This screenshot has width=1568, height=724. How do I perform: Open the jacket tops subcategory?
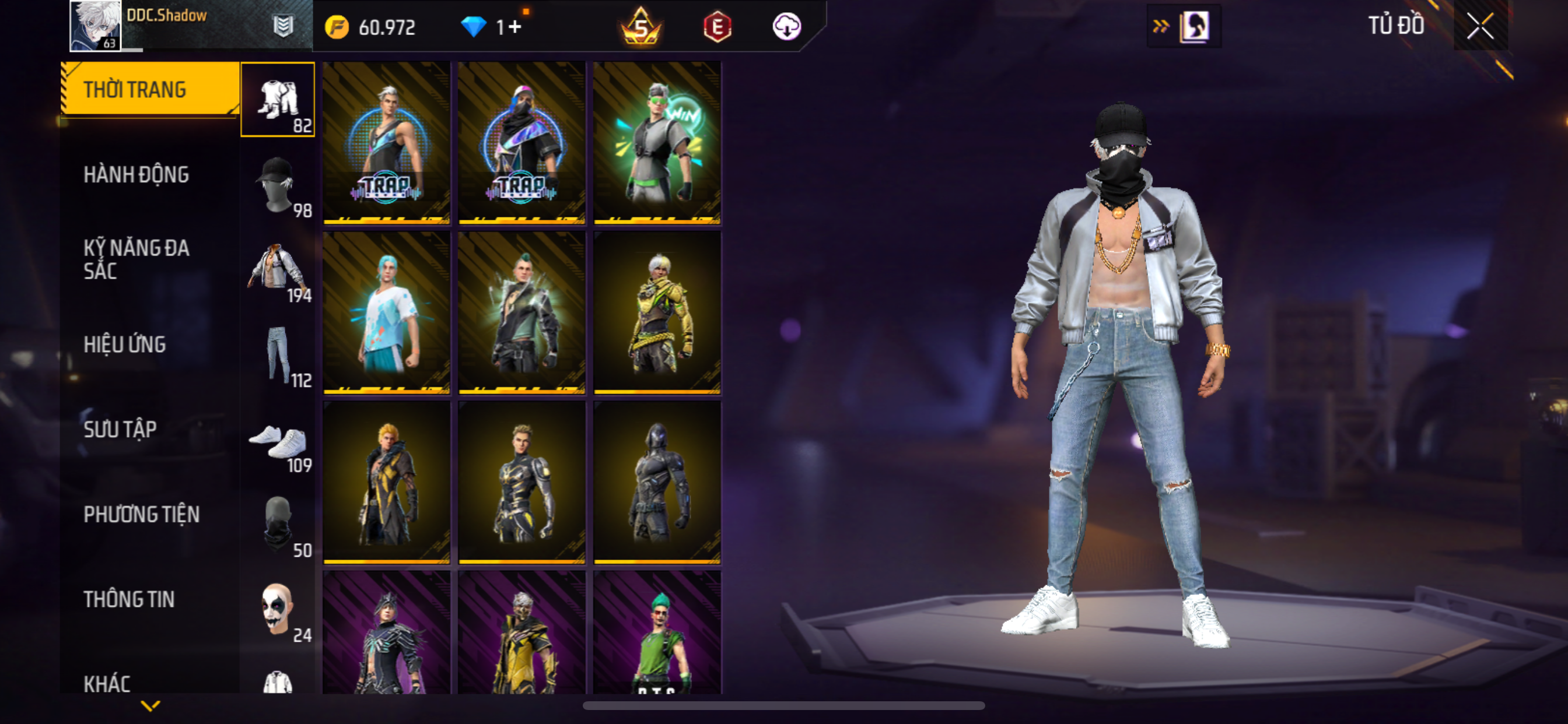pos(278,270)
